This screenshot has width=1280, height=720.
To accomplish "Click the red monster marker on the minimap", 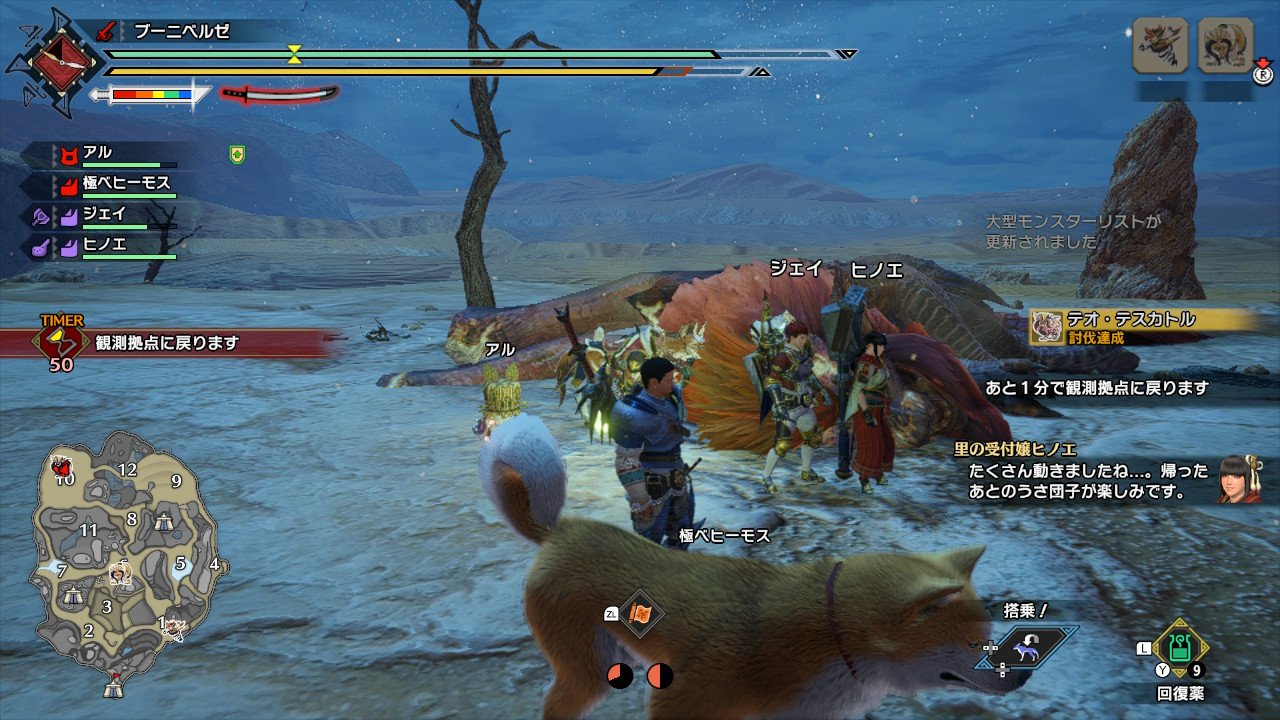I will 62,466.
